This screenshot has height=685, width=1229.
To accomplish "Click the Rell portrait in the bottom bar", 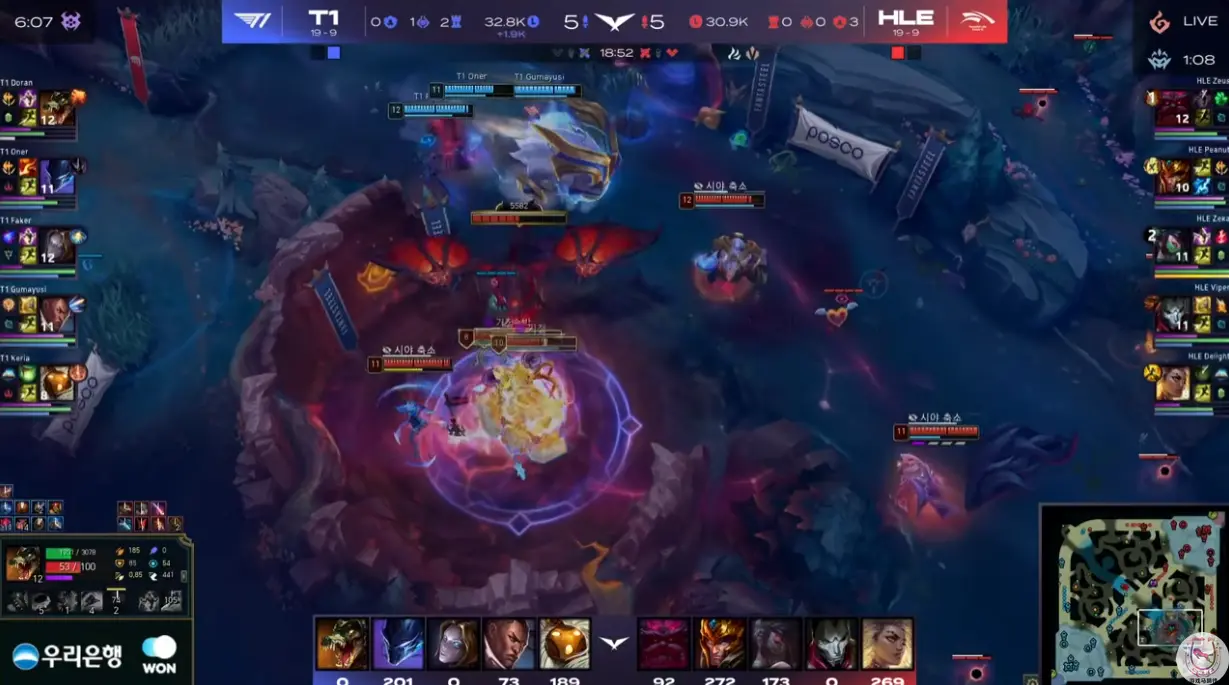I will [888, 643].
